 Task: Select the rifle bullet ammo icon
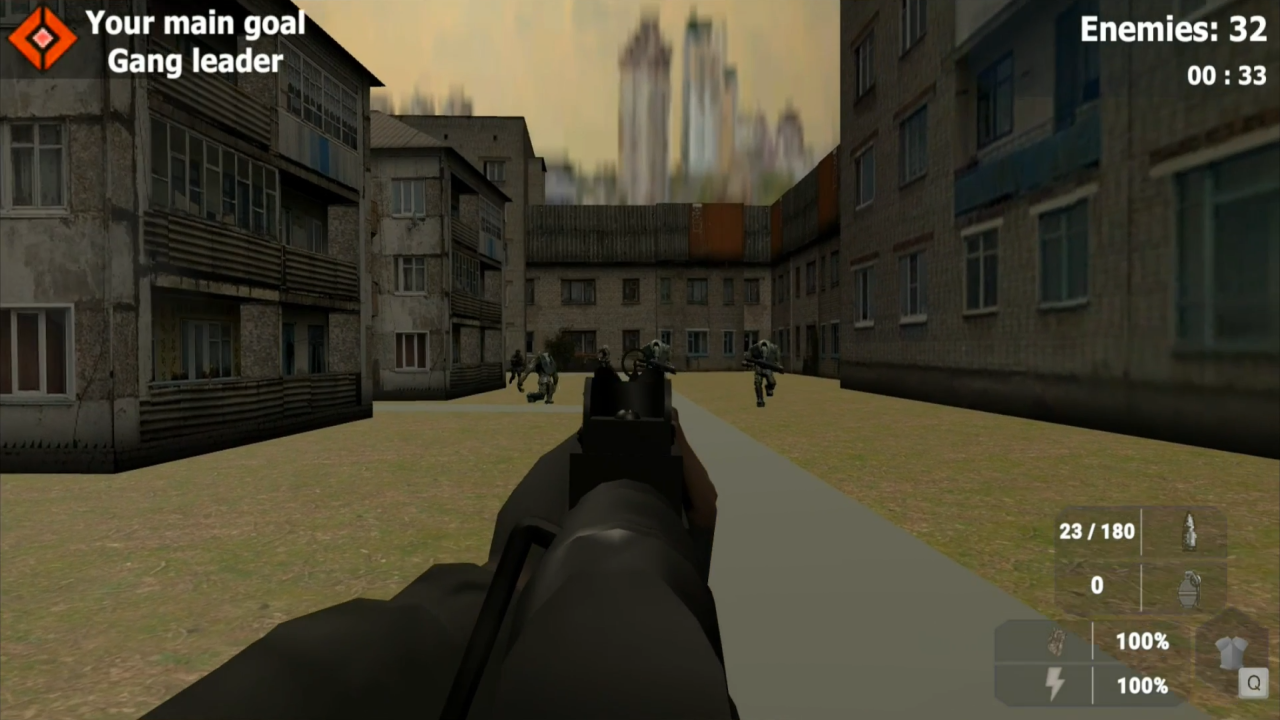(1190, 532)
